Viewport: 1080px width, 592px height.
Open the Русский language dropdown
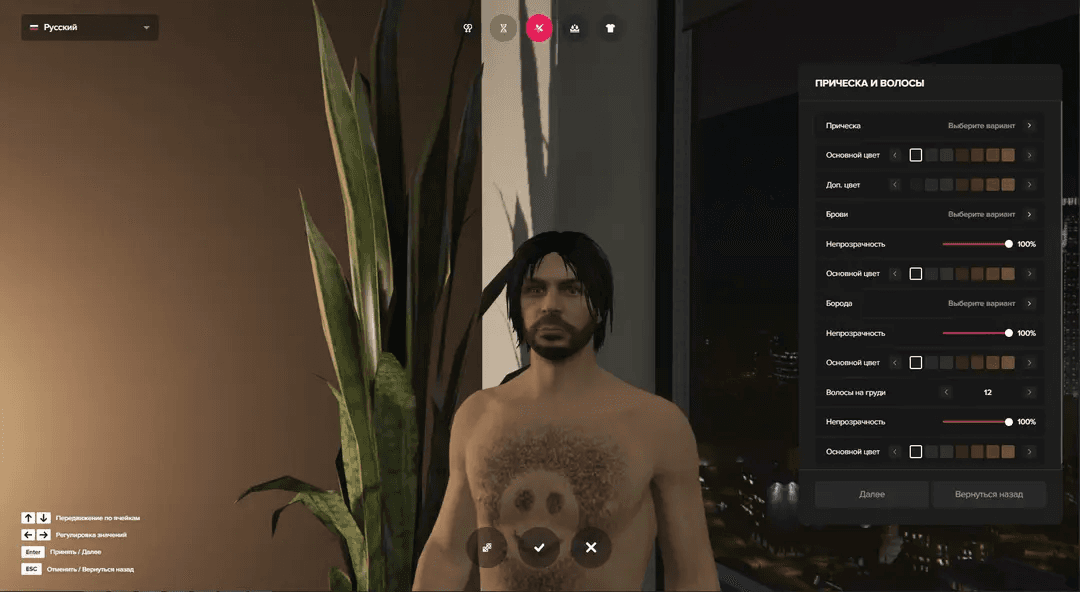pyautogui.click(x=89, y=28)
